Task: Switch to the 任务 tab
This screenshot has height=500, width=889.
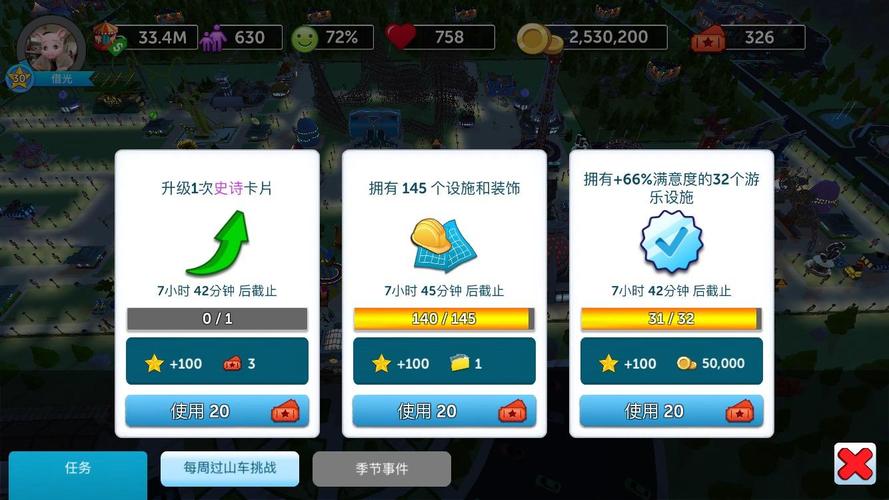Action: point(78,469)
